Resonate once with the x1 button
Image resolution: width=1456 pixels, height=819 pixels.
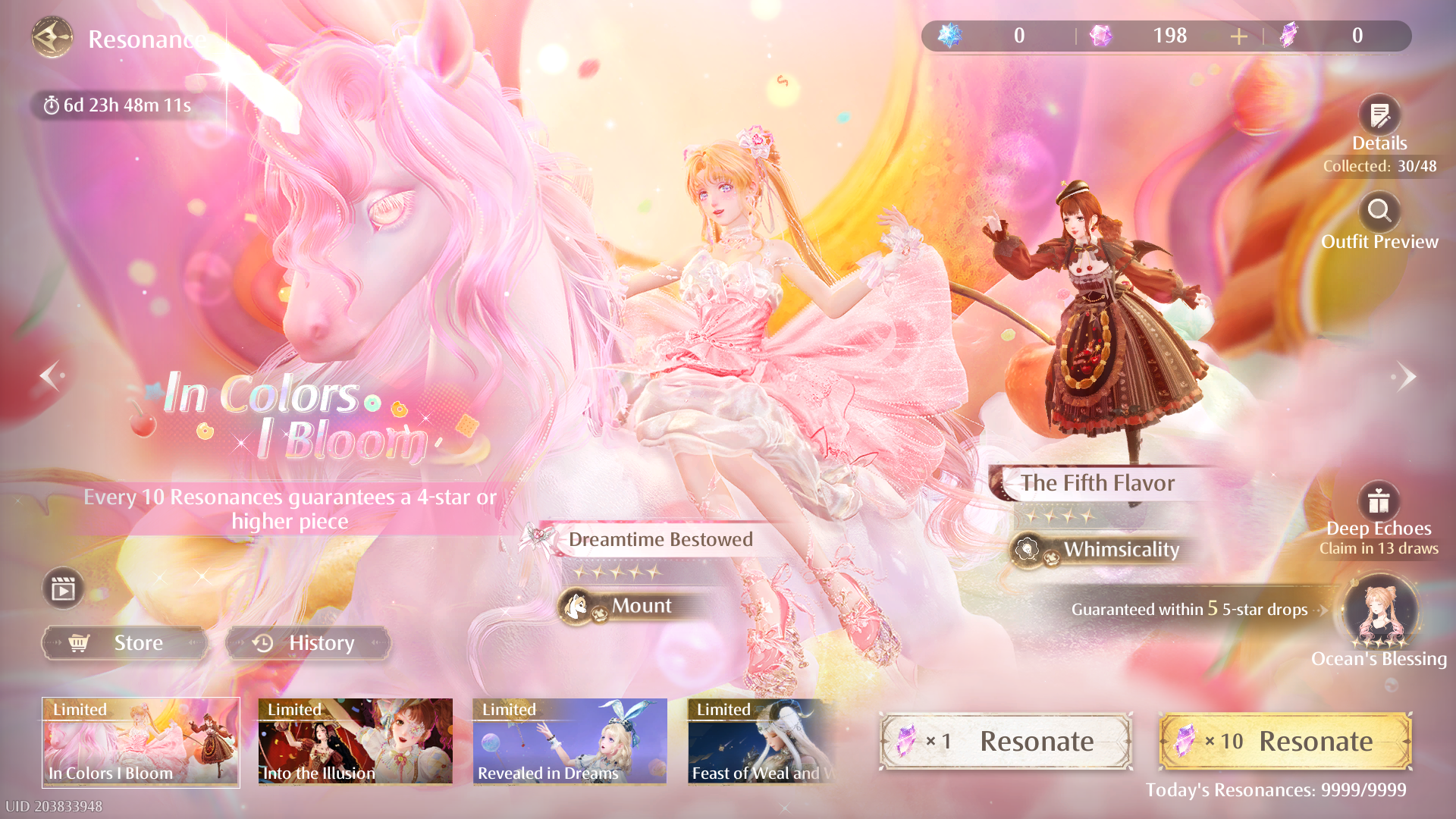click(x=1006, y=741)
